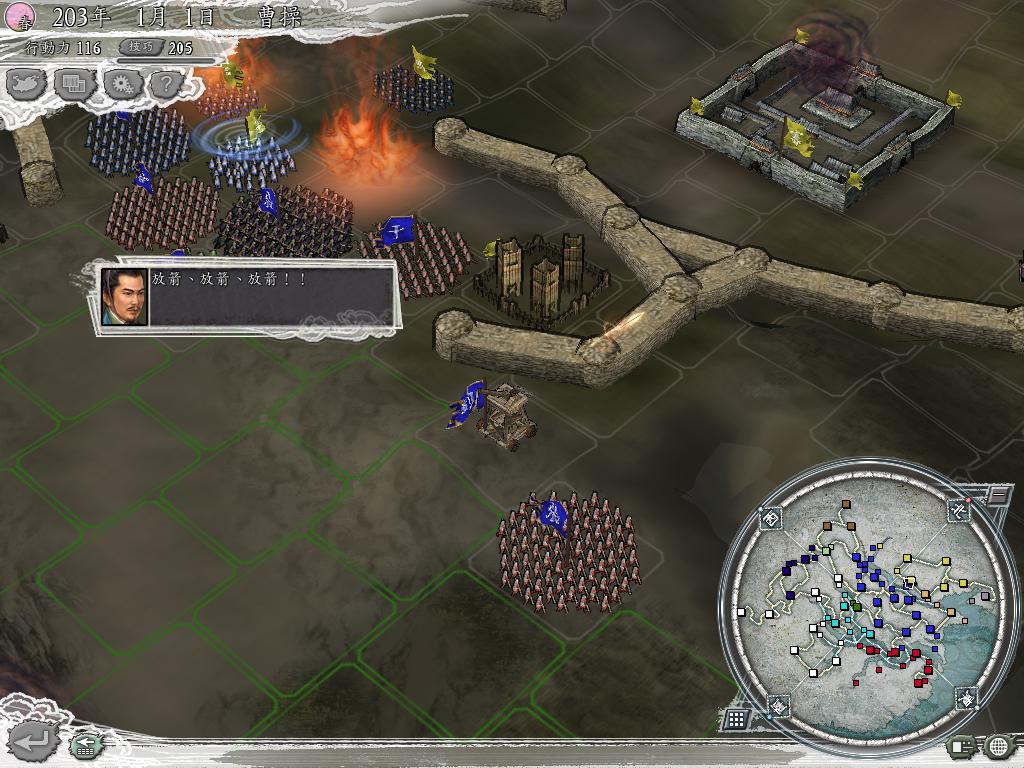
Task: Select the 技巧 technique points button
Action: point(139,47)
